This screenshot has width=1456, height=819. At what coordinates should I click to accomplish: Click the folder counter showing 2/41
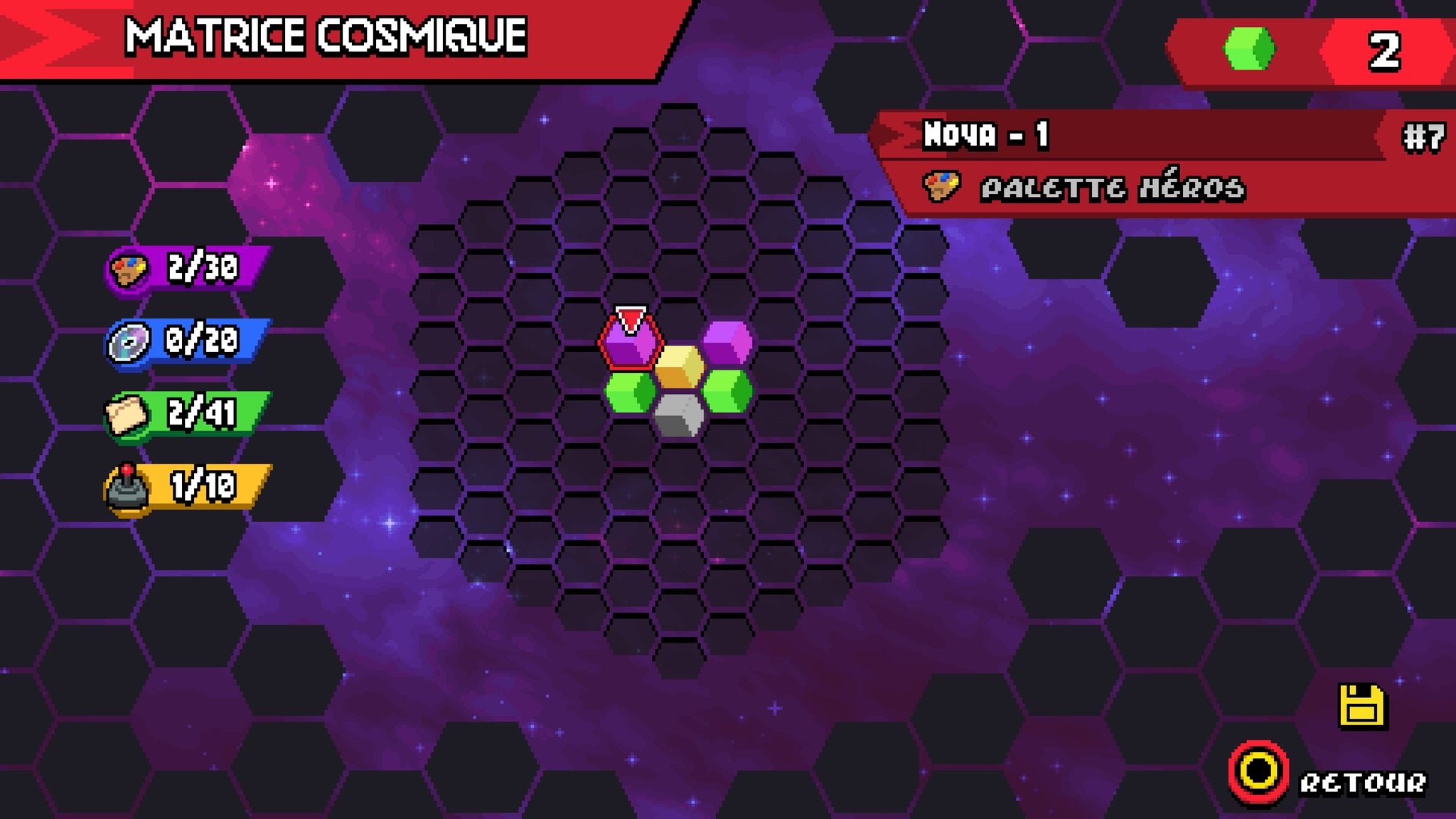[189, 414]
